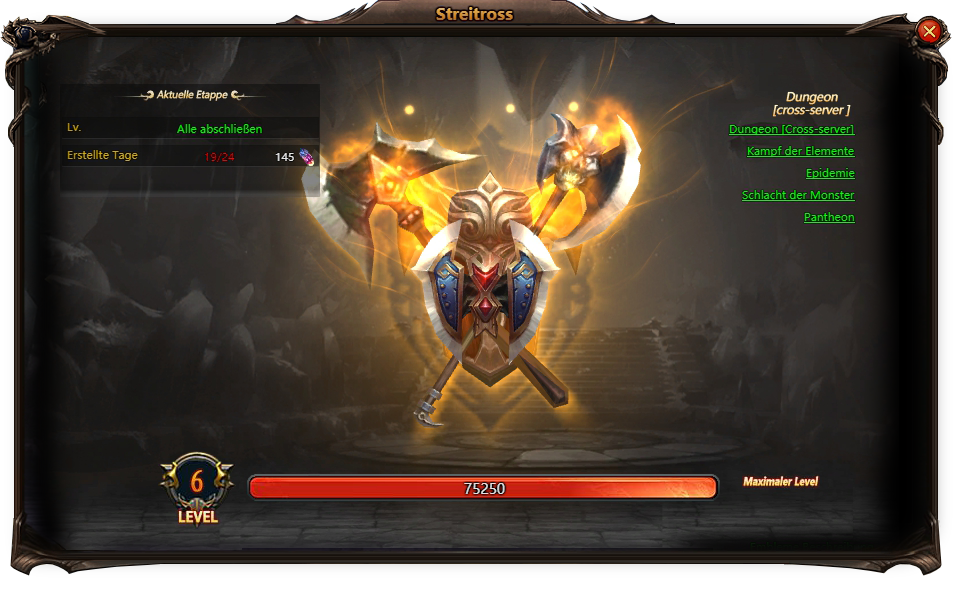Follow the Kampf der Elemente link
Screen dimensions: 954x597
(x=800, y=151)
